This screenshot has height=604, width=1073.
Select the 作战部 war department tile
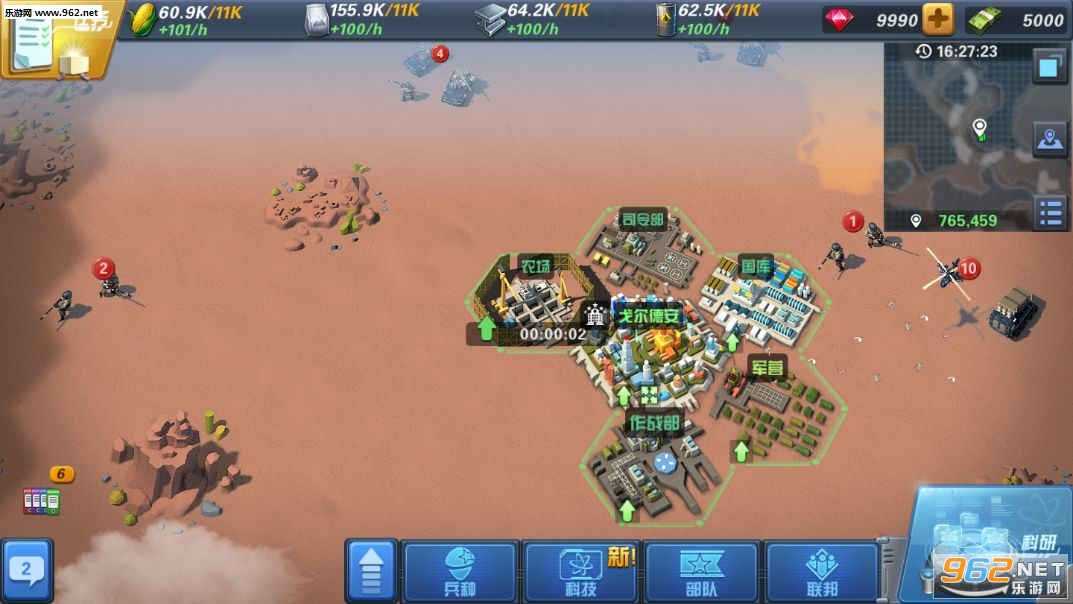click(653, 460)
